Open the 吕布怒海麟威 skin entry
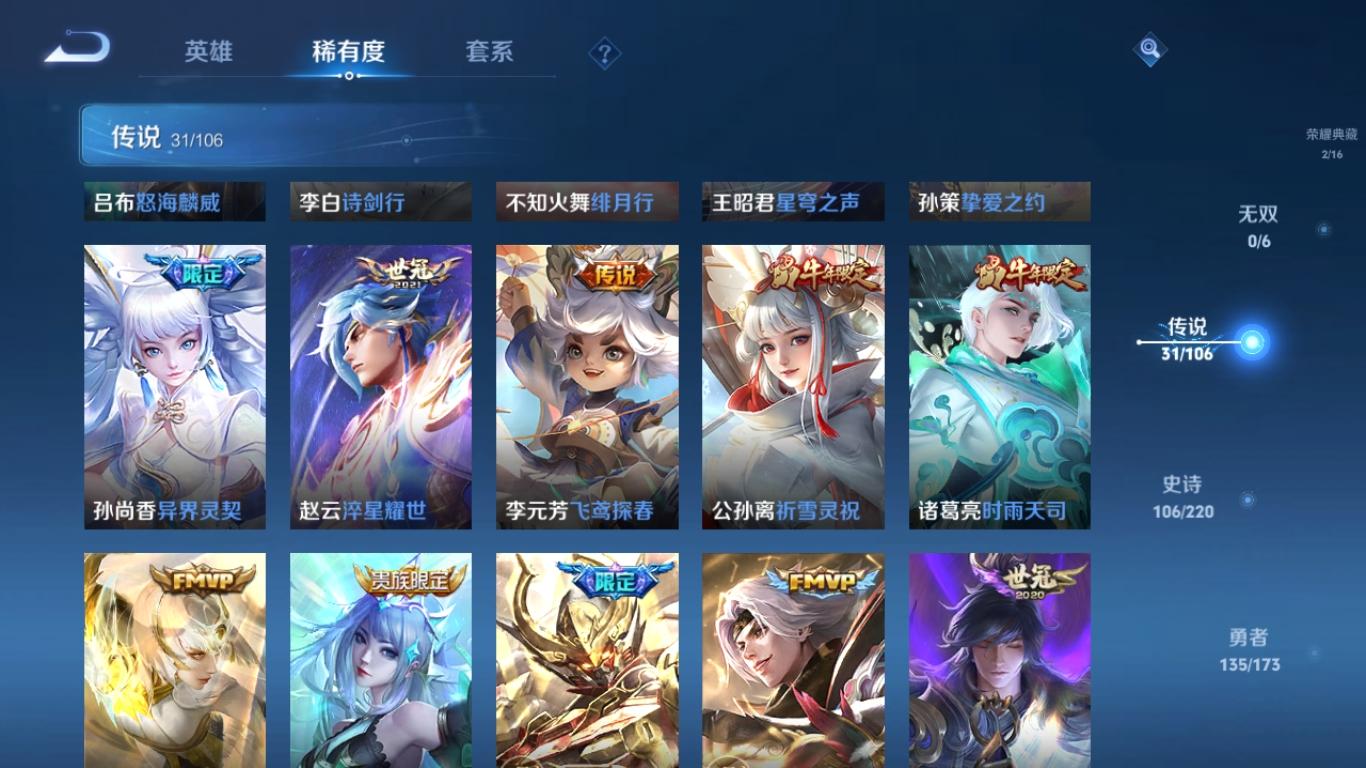Image resolution: width=1366 pixels, height=768 pixels. pos(174,200)
